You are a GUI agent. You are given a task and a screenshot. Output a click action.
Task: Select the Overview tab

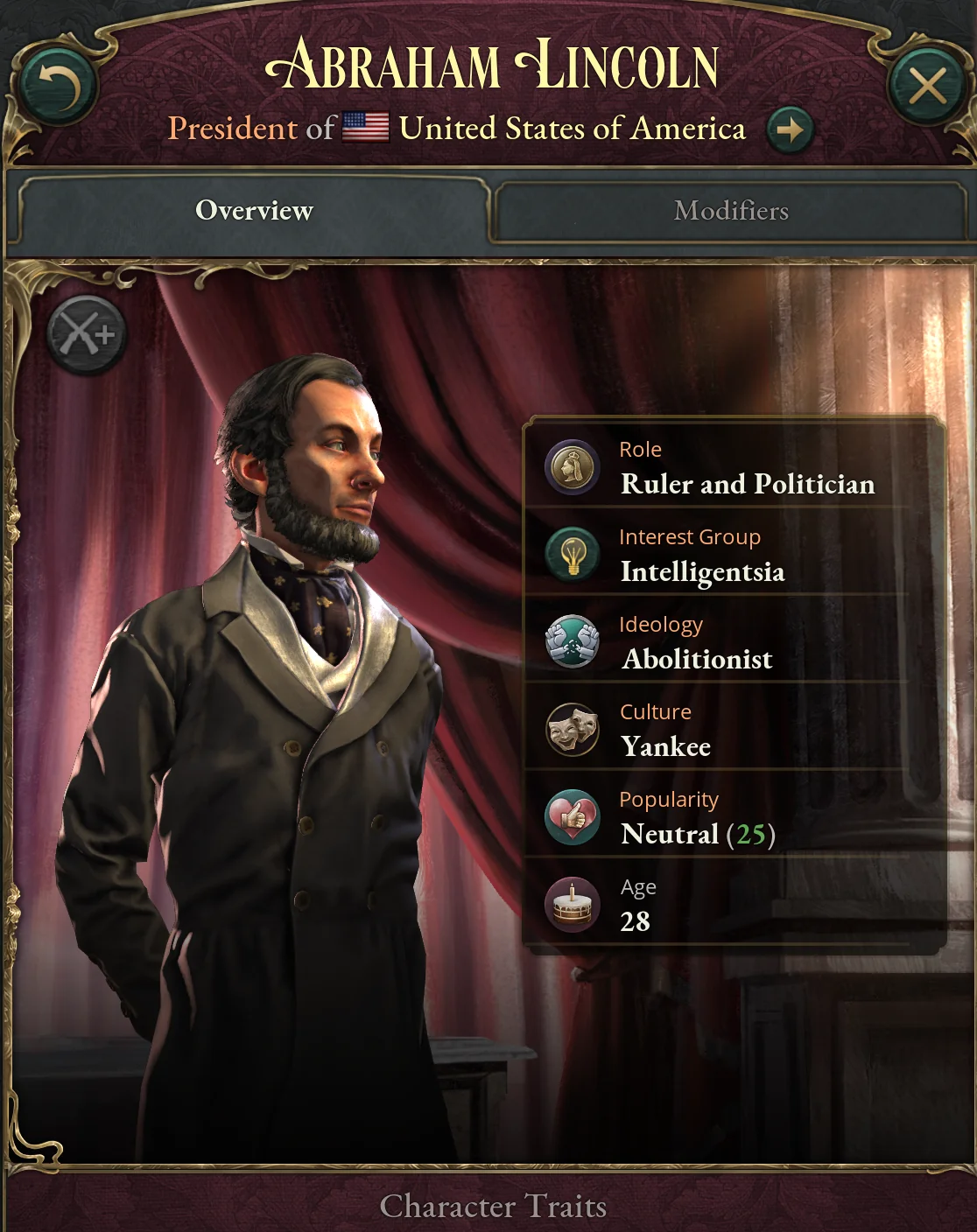[254, 211]
